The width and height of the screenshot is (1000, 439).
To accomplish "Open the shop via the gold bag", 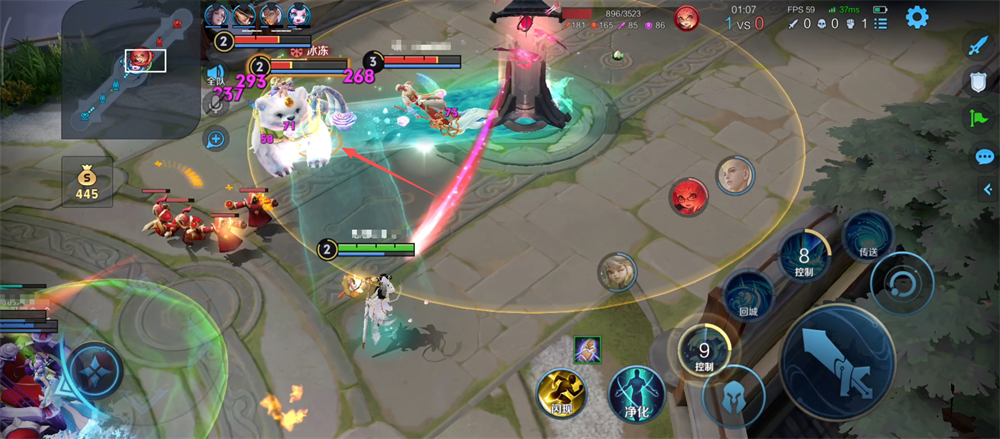I will (x=87, y=181).
